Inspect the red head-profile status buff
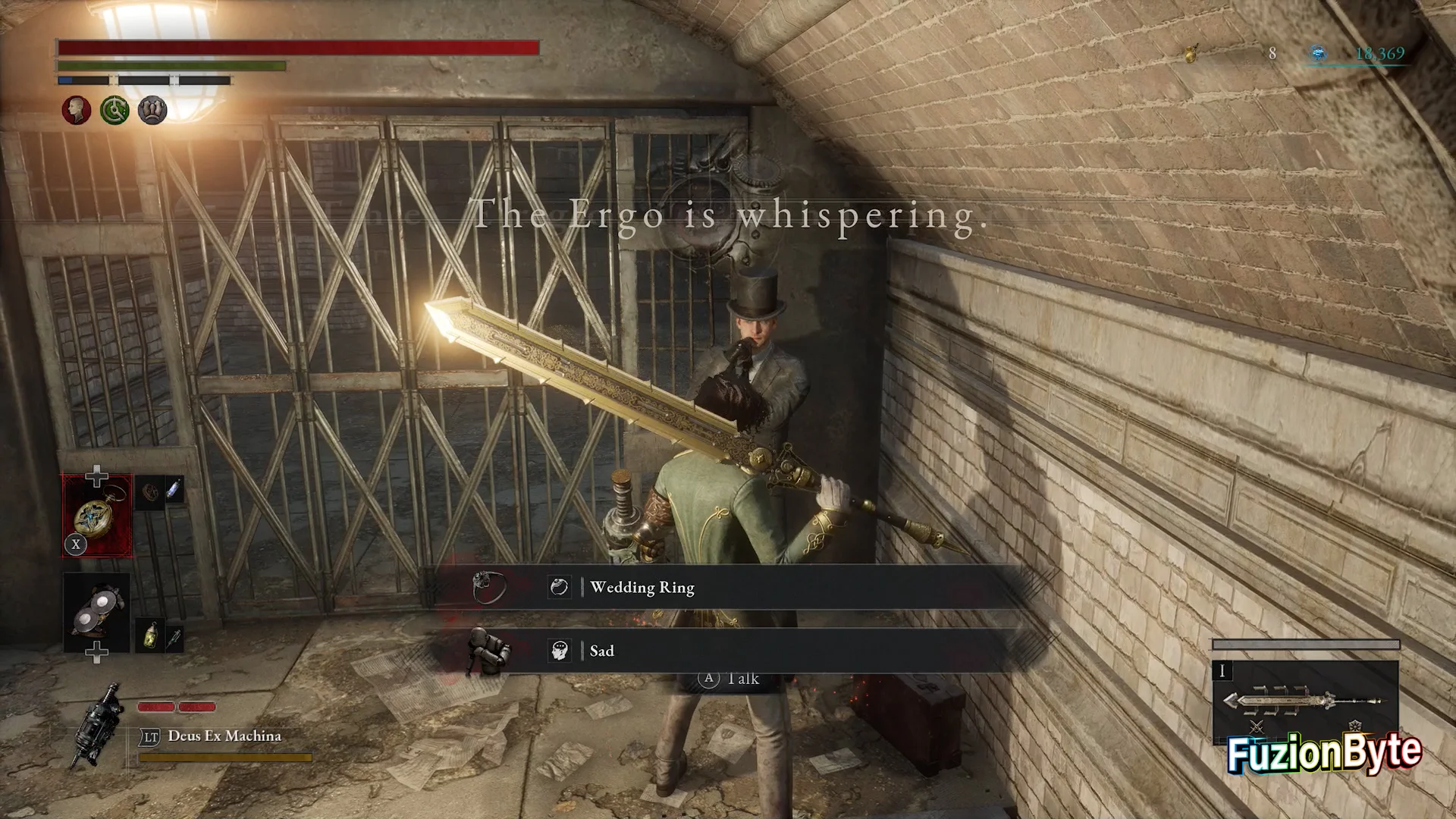 (77, 111)
